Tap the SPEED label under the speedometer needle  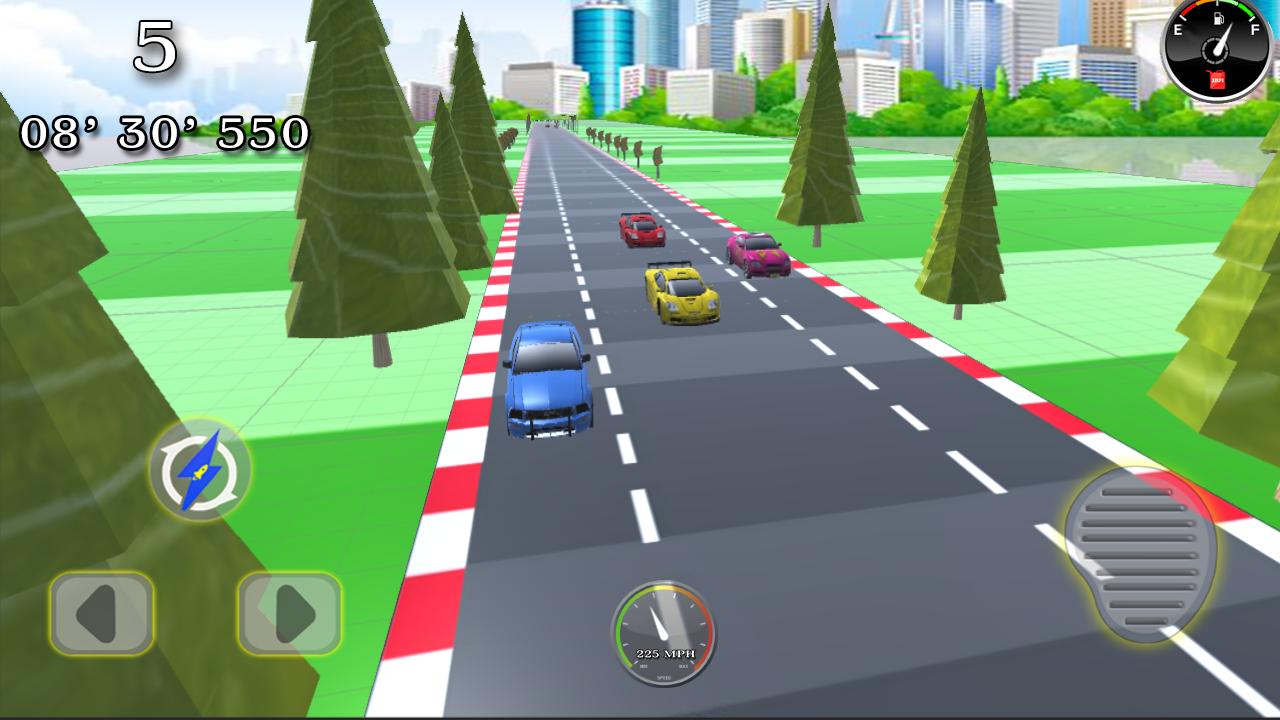pos(664,677)
